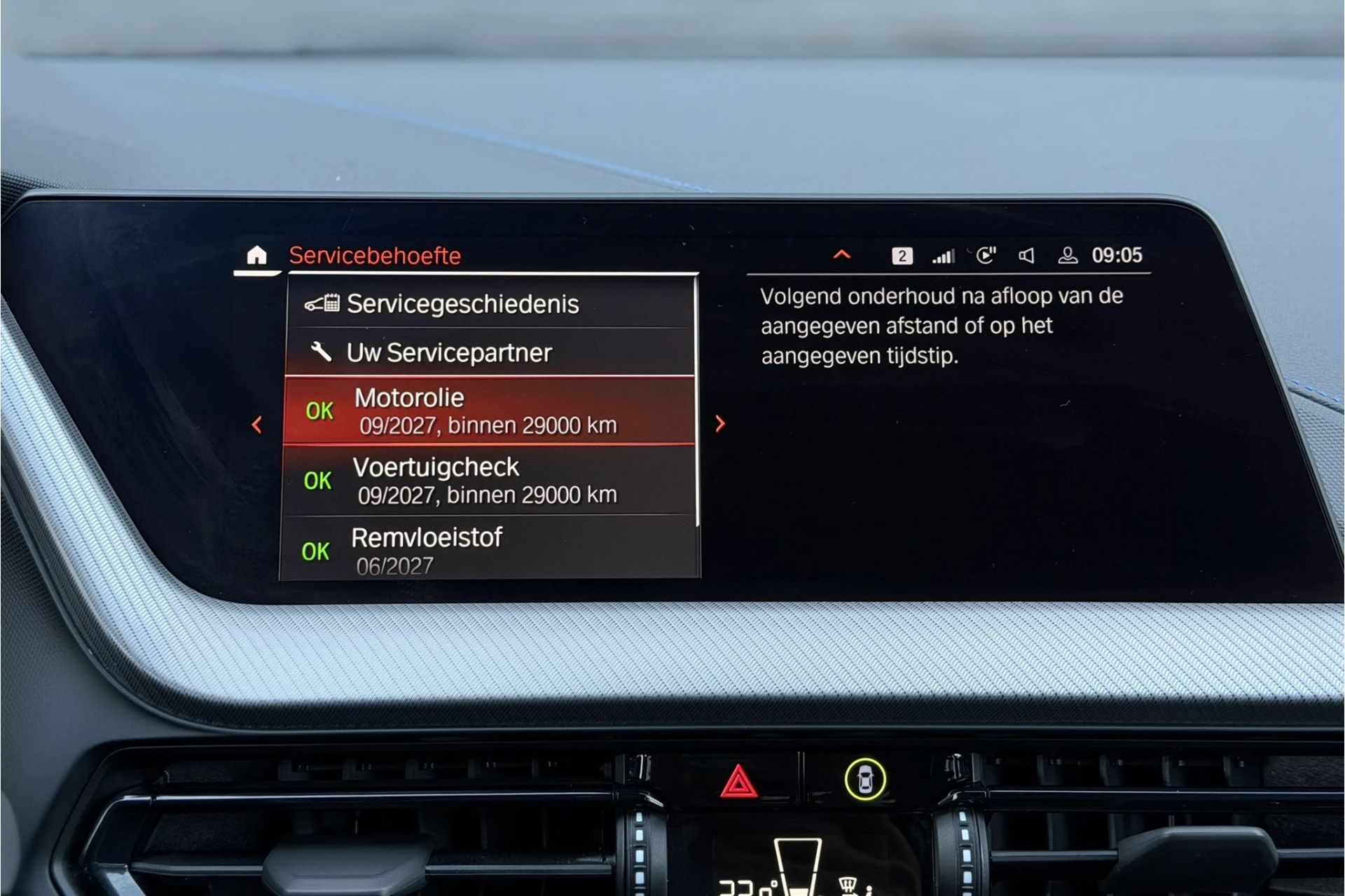Viewport: 1345px width, 896px height.
Task: Open the driver profile icon in status bar
Action: coord(1068,255)
